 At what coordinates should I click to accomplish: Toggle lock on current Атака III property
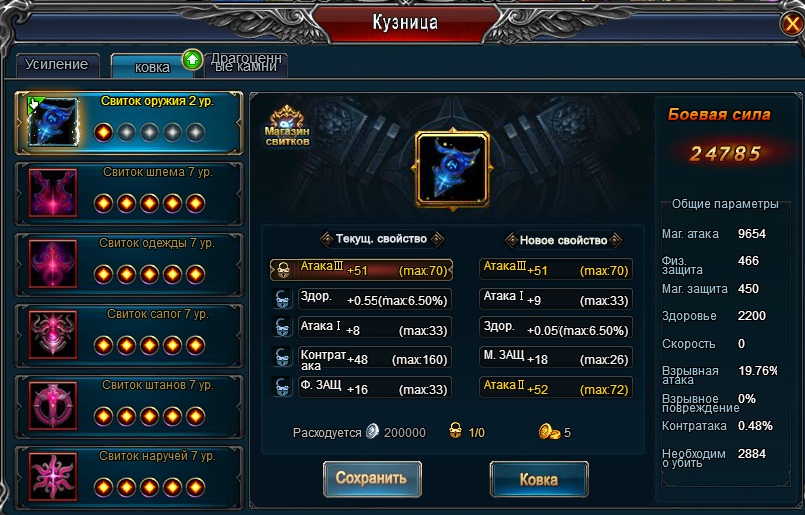pos(283,269)
